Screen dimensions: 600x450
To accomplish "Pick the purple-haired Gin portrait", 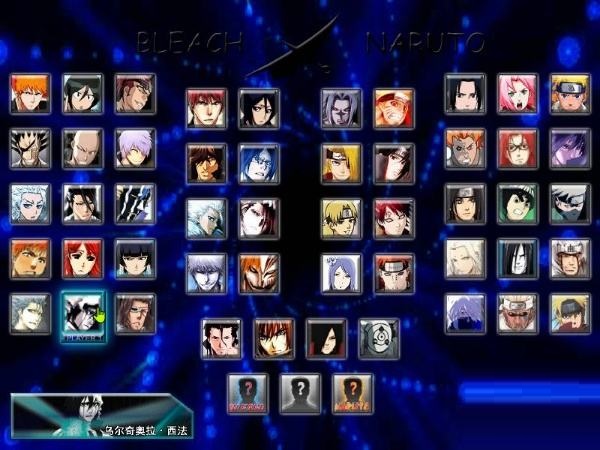I will [134, 148].
